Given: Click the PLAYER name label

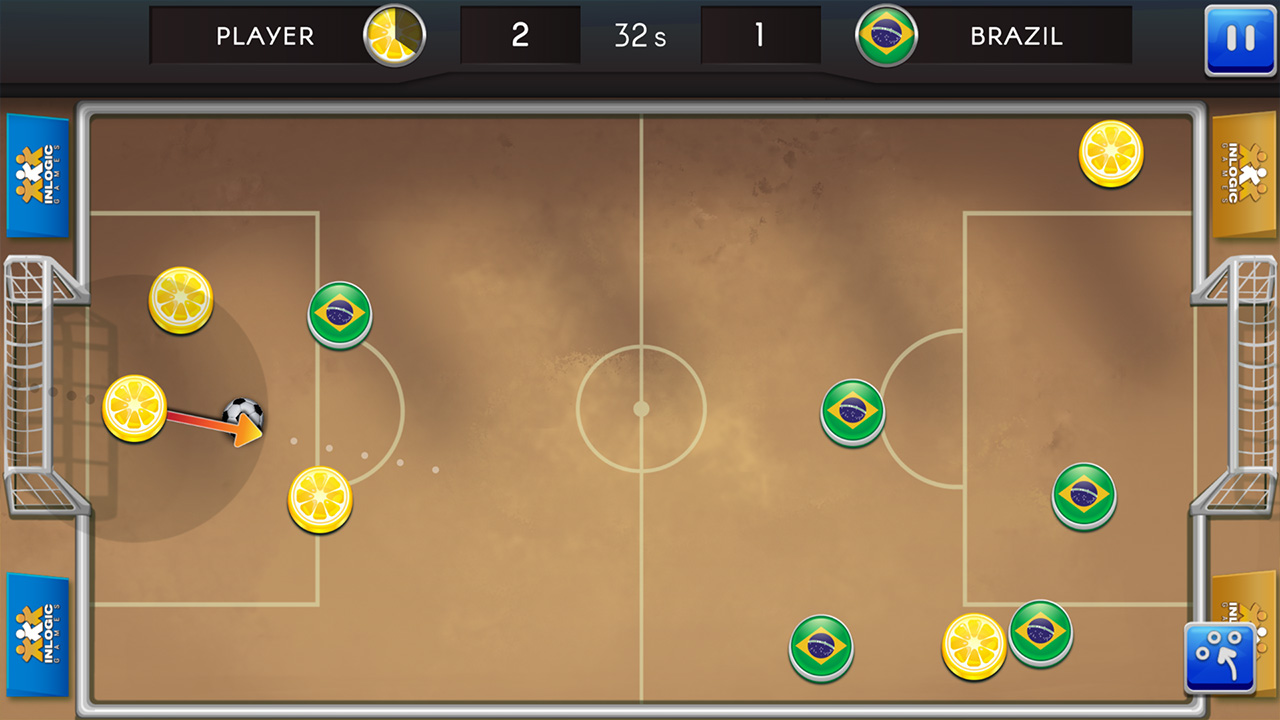Looking at the screenshot, I should tap(264, 35).
